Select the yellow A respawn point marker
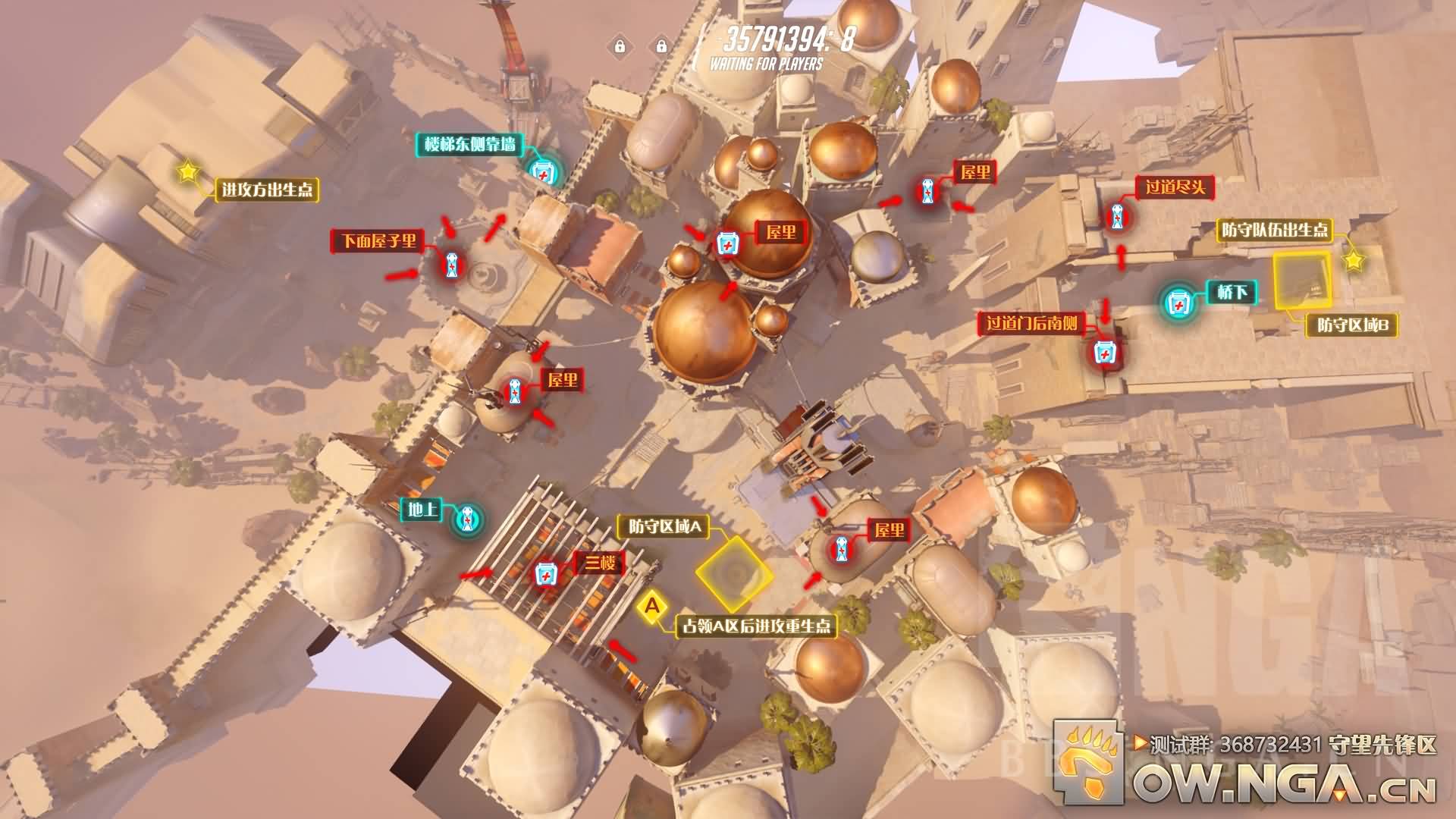 [651, 607]
